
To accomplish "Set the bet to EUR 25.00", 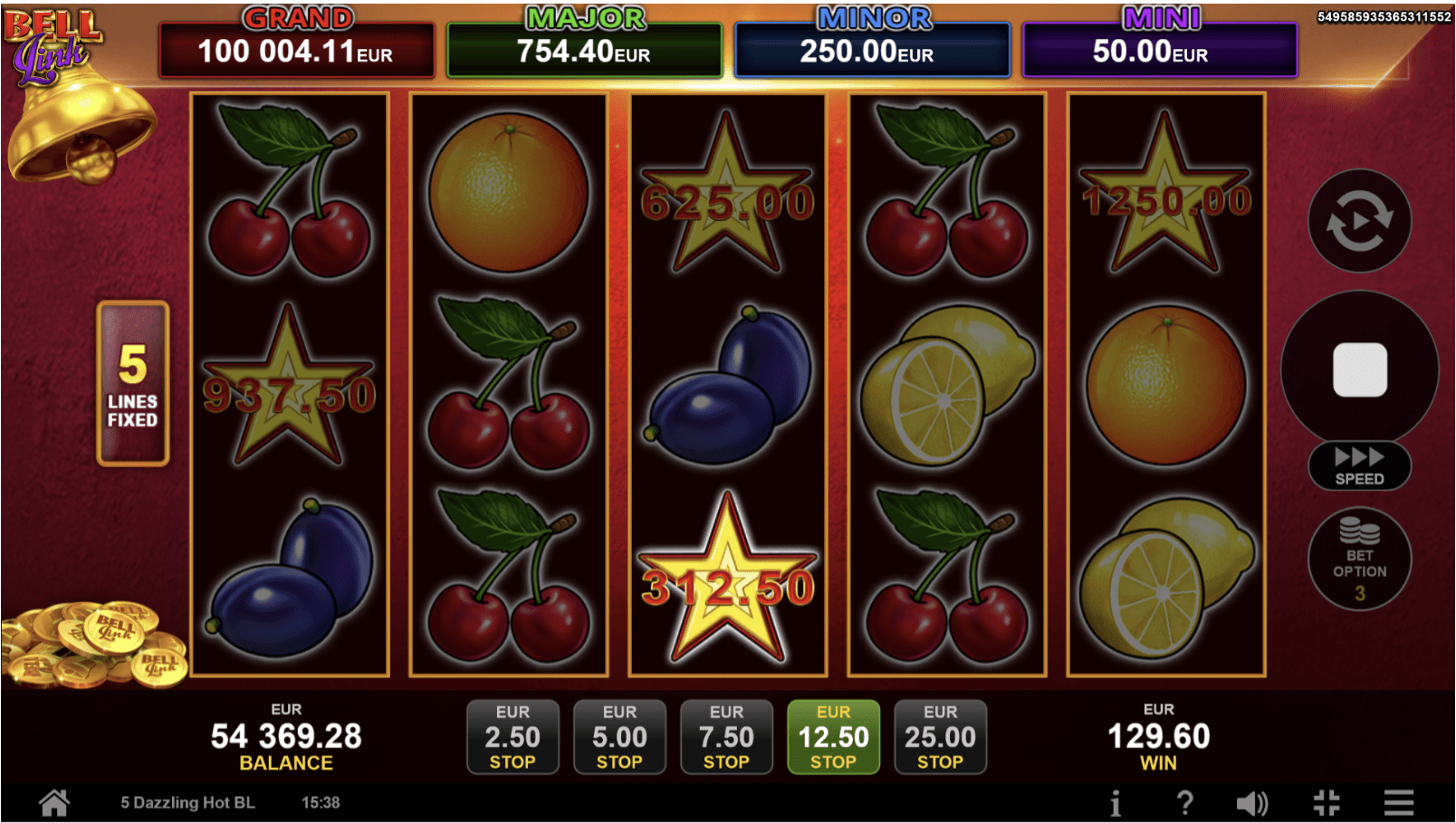I will [940, 736].
